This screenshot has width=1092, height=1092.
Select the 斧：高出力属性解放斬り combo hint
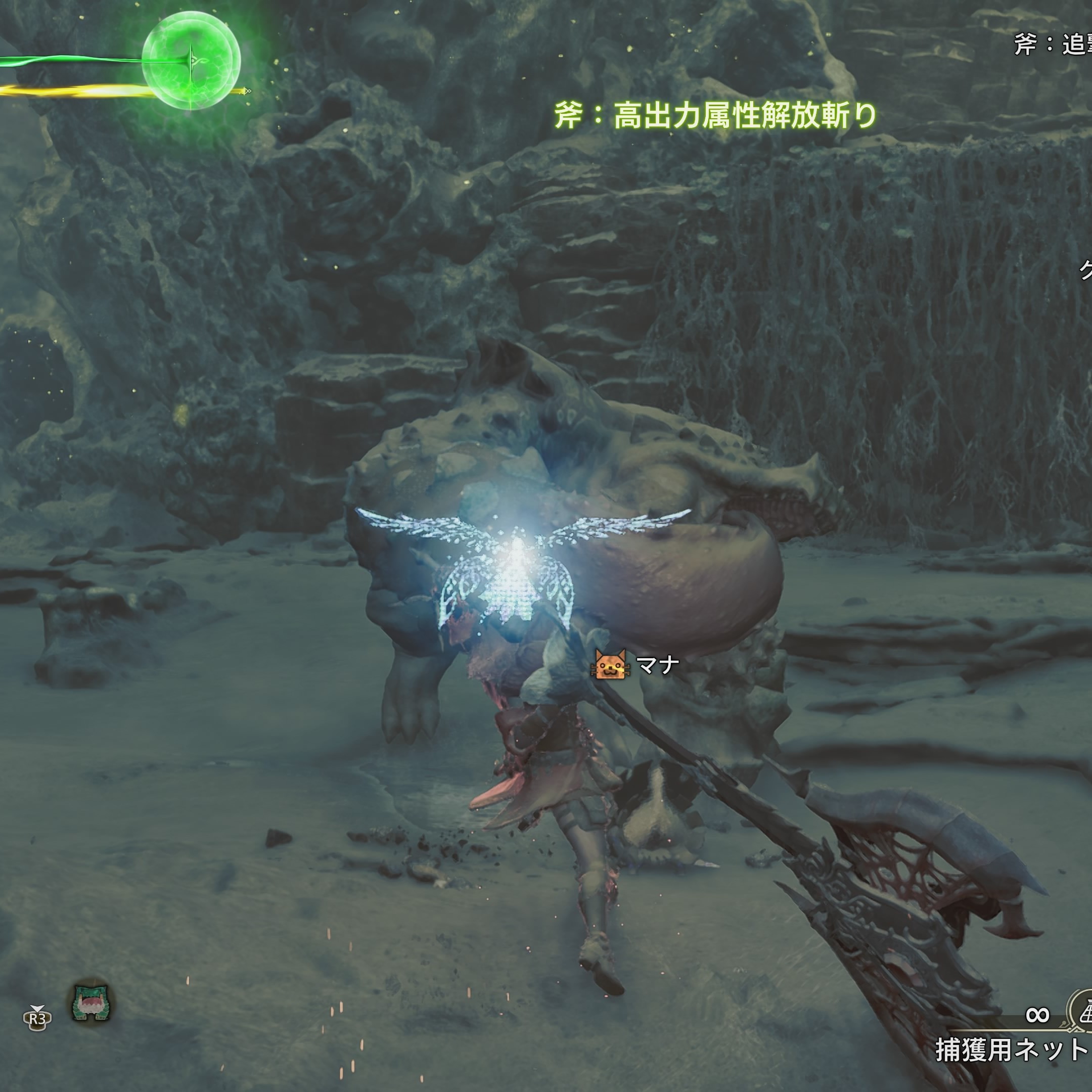click(x=715, y=116)
